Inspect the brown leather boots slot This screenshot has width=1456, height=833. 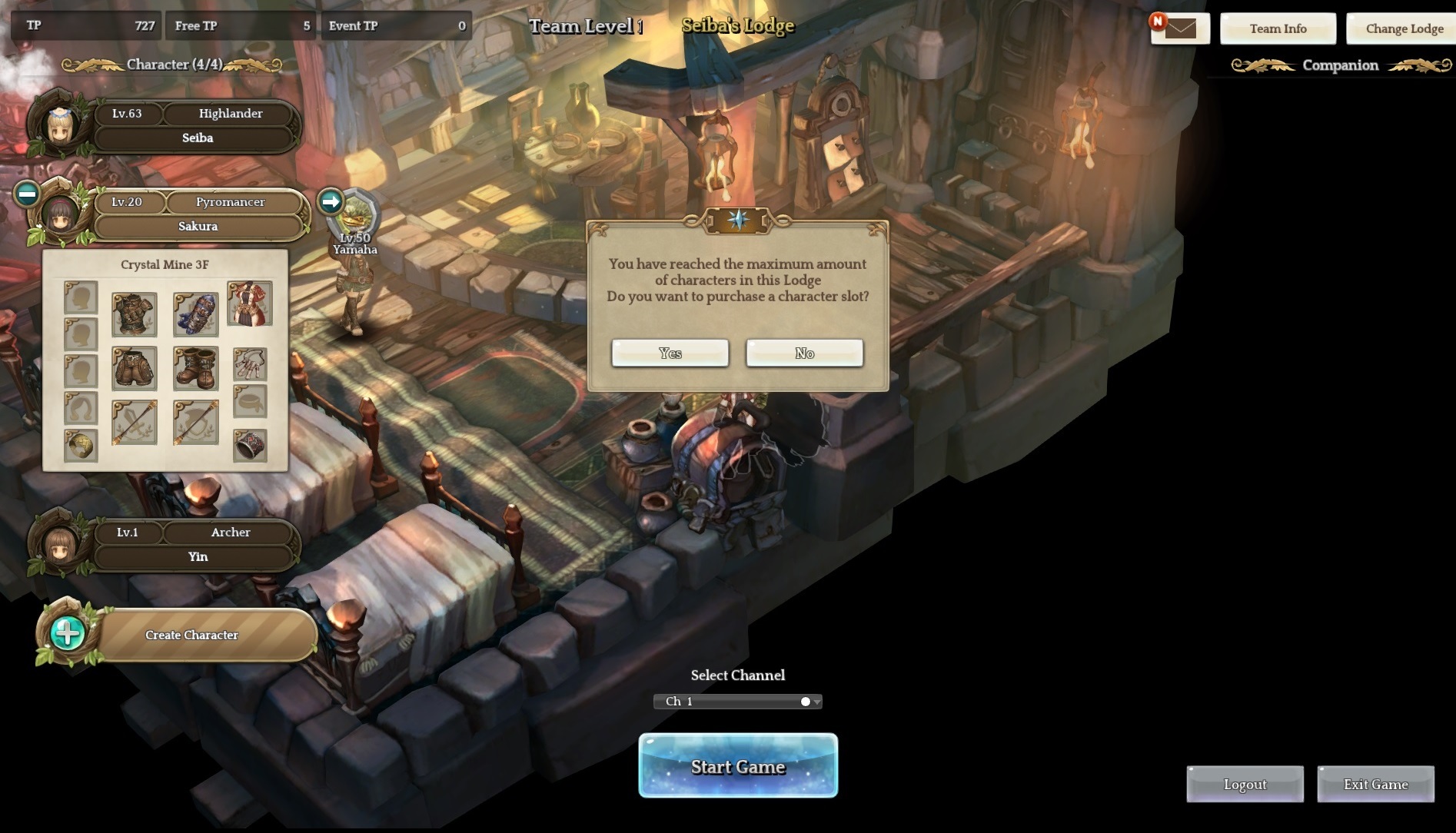click(196, 368)
